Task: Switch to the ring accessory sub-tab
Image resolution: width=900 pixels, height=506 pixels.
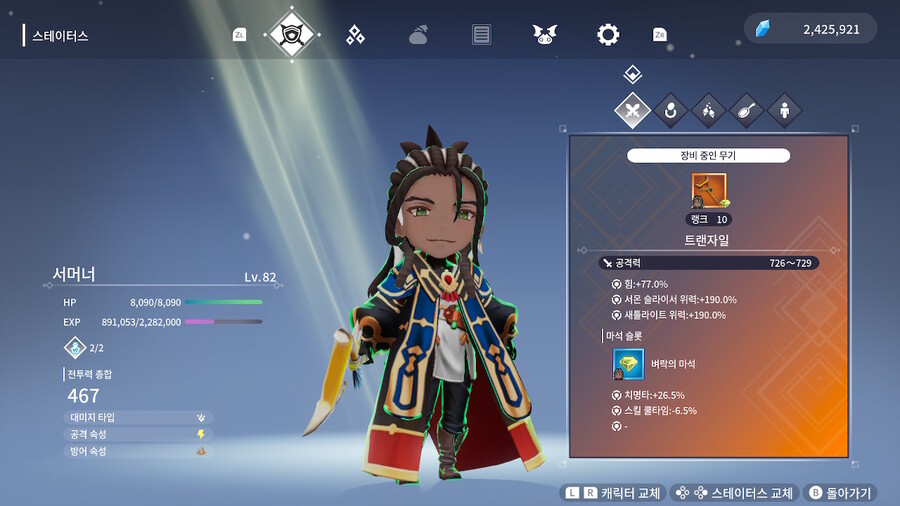Action: (670, 110)
